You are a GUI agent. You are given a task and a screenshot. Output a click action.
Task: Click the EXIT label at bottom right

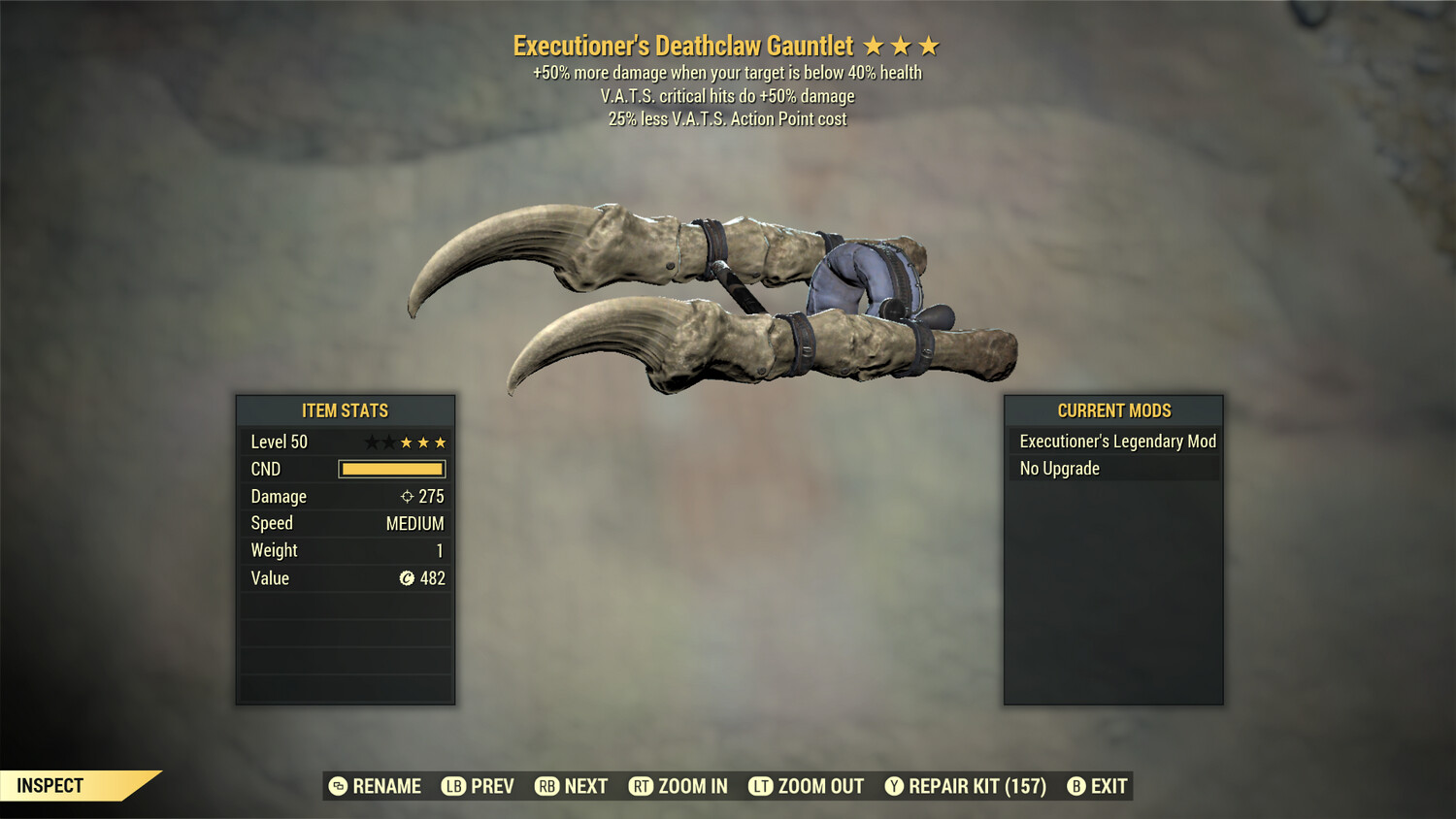(1109, 786)
